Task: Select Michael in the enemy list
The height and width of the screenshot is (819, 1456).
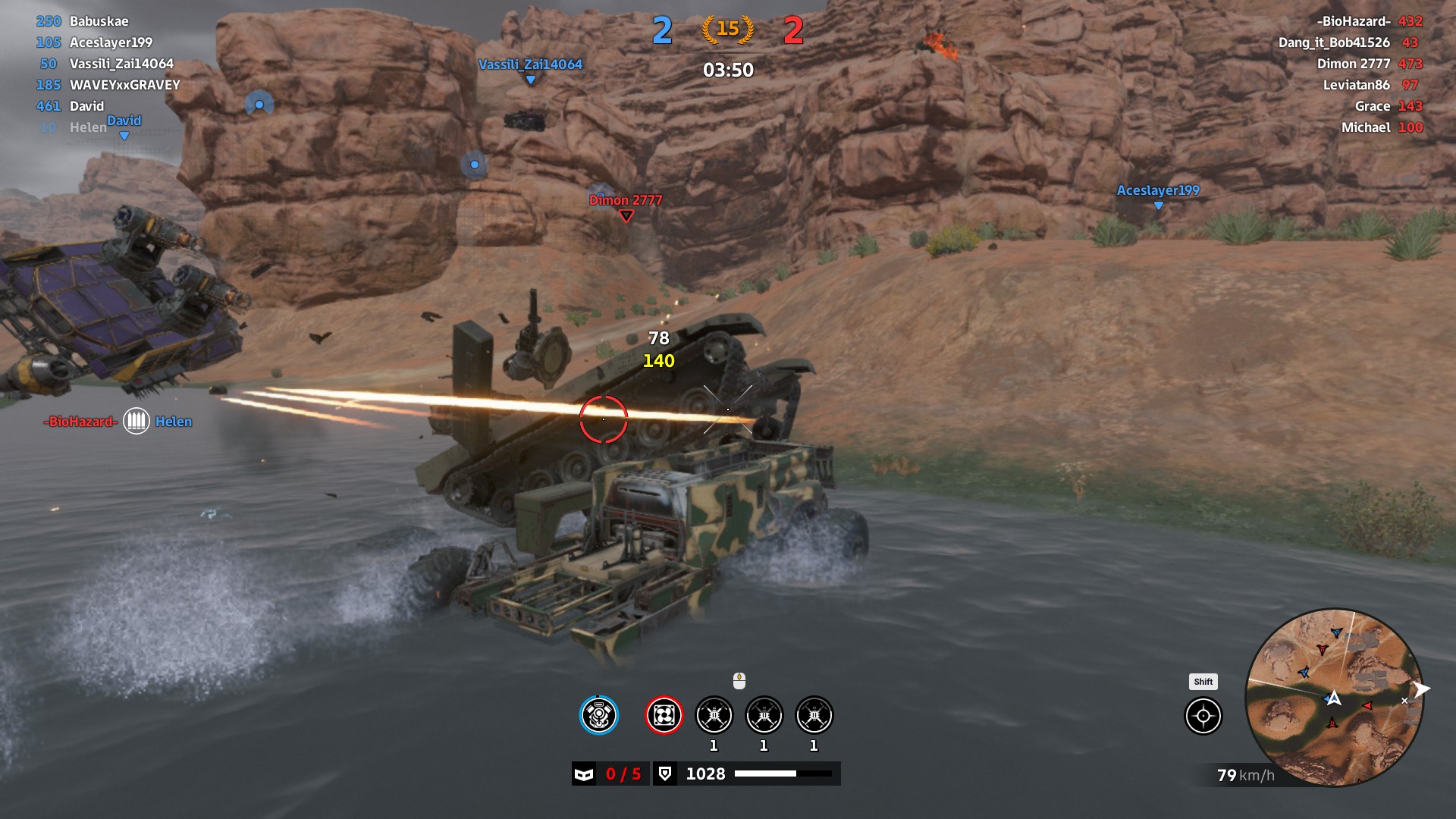Action: (1365, 127)
